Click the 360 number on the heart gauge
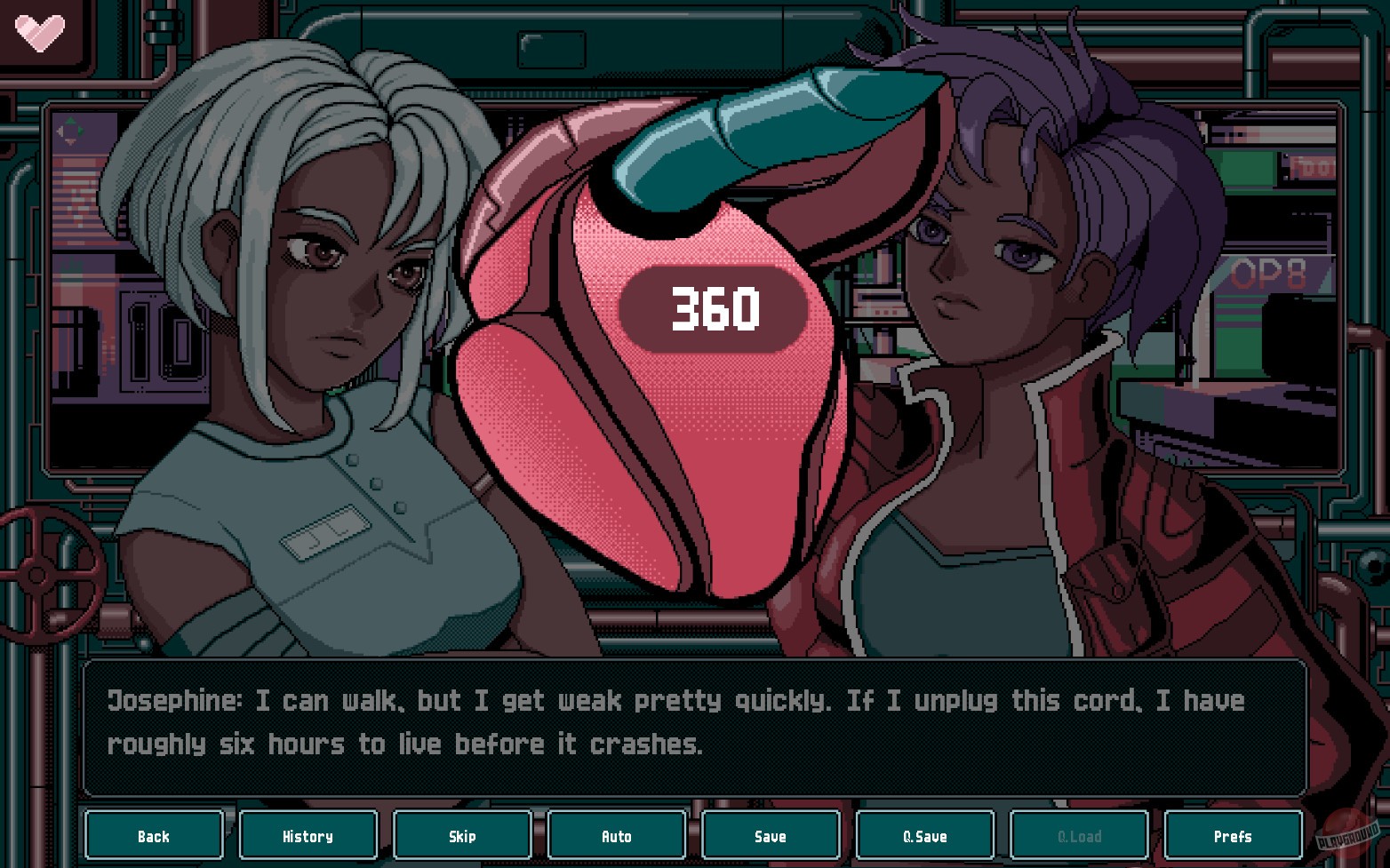Viewport: 1390px width, 868px height. click(714, 310)
